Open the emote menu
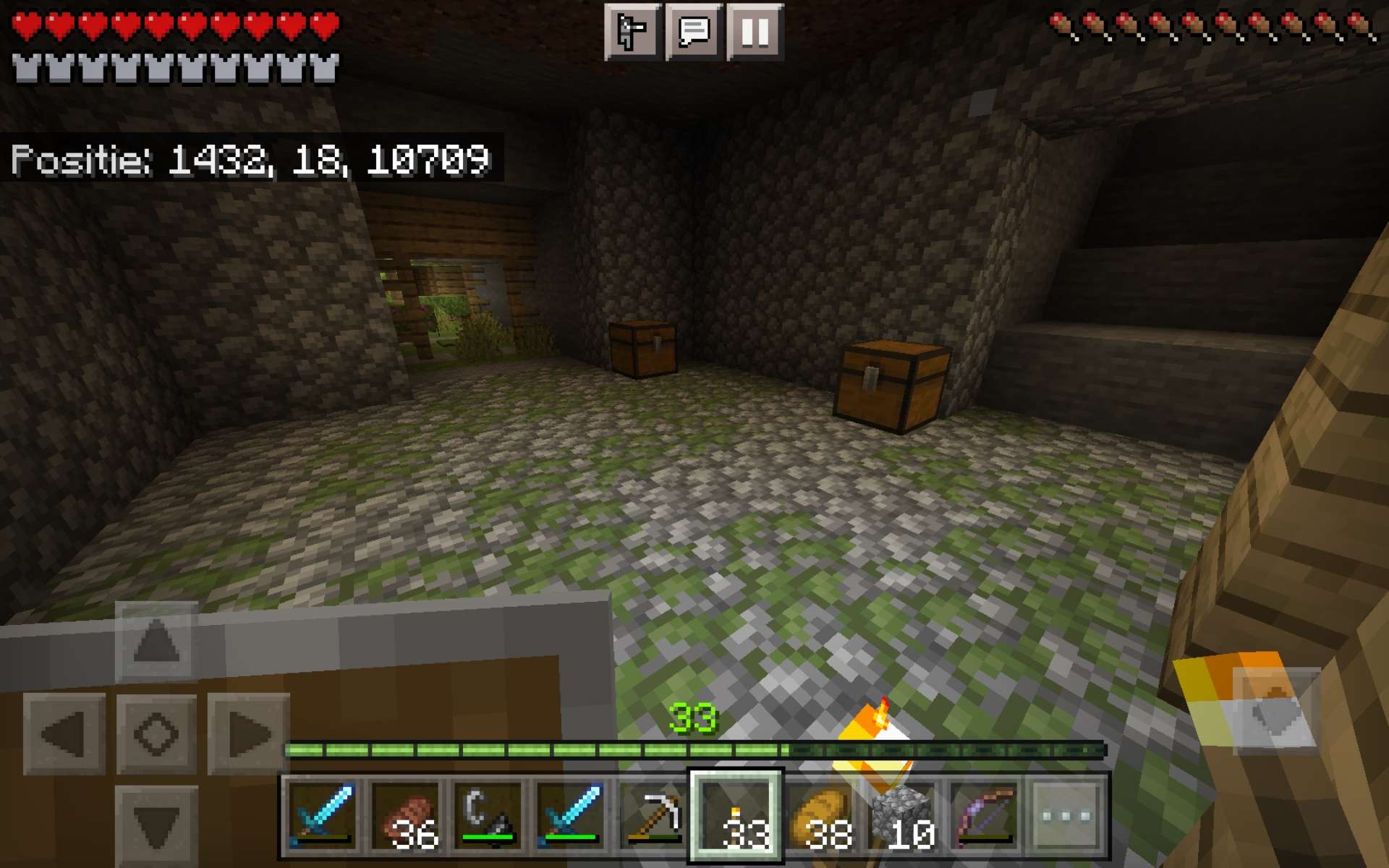1389x868 pixels. tap(632, 30)
